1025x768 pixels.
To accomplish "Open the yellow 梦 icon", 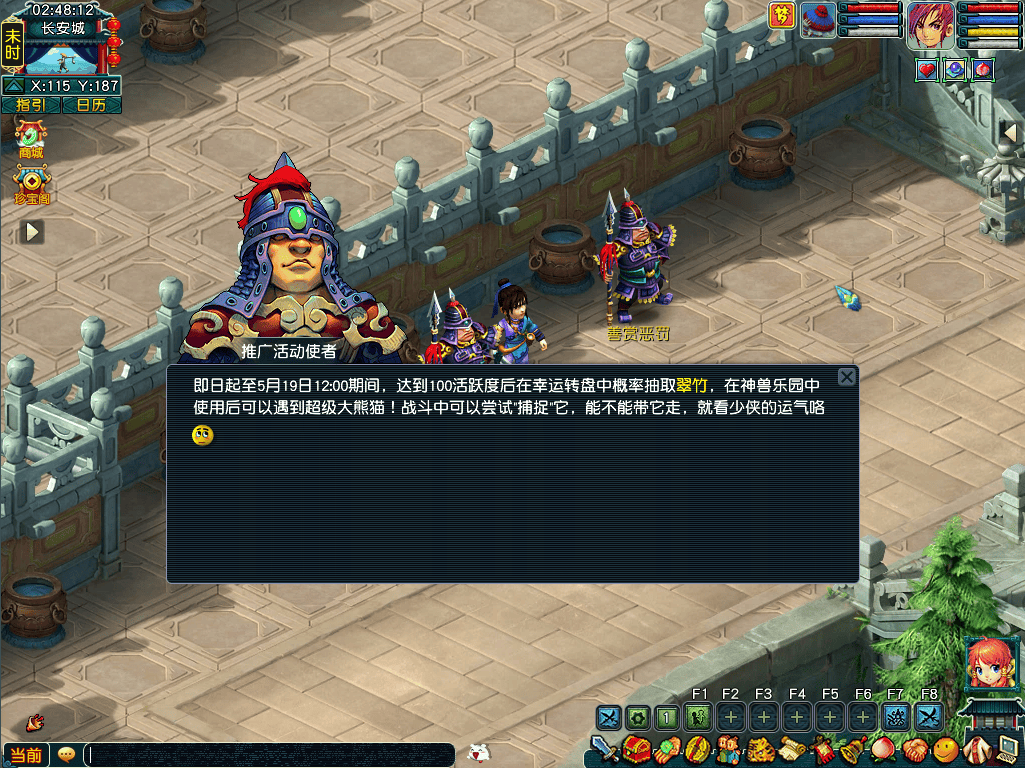I will point(781,16).
